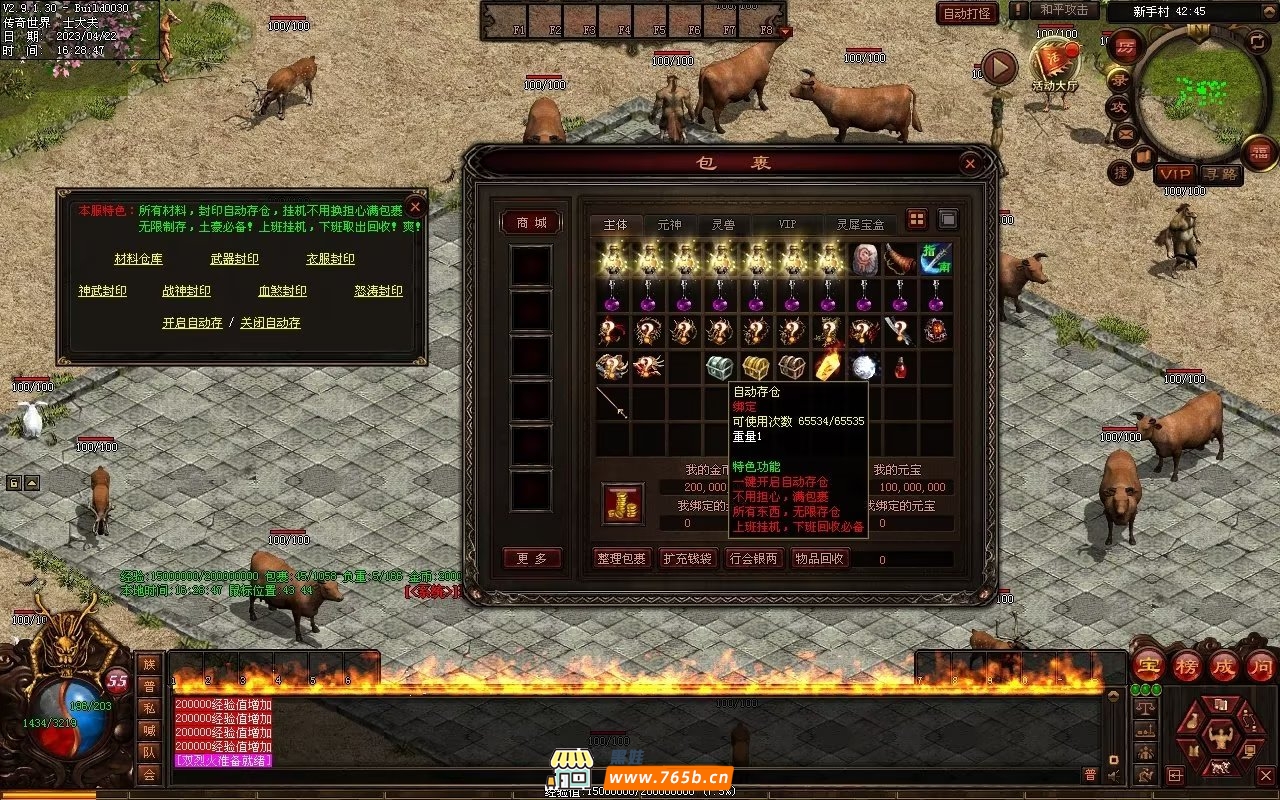Select the red potion bottle slot
Image resolution: width=1280 pixels, height=800 pixels.
pyautogui.click(x=900, y=368)
